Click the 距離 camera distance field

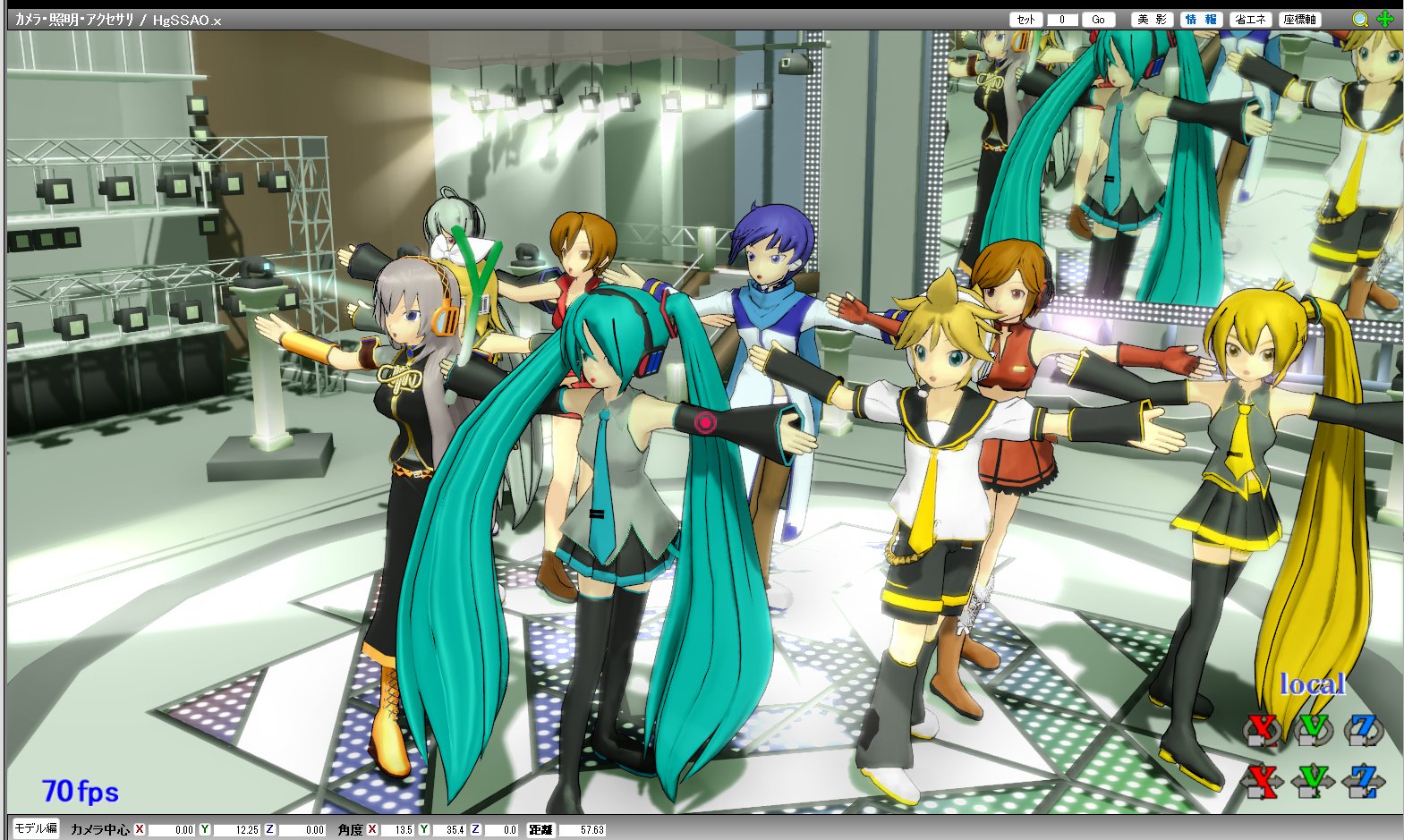pyautogui.click(x=583, y=829)
